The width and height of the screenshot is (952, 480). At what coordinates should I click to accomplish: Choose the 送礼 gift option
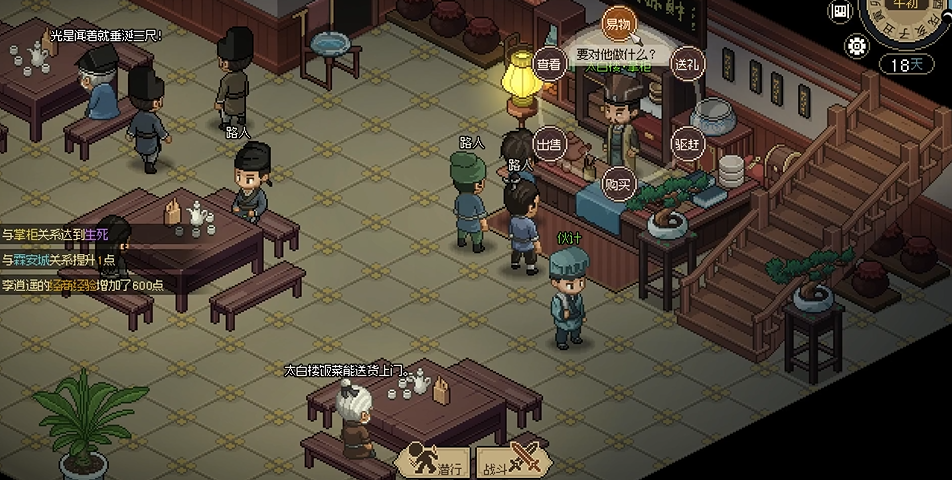(x=686, y=64)
